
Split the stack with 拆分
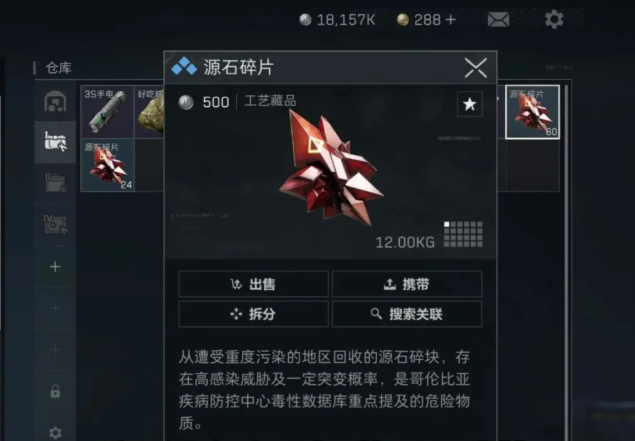click(x=253, y=314)
